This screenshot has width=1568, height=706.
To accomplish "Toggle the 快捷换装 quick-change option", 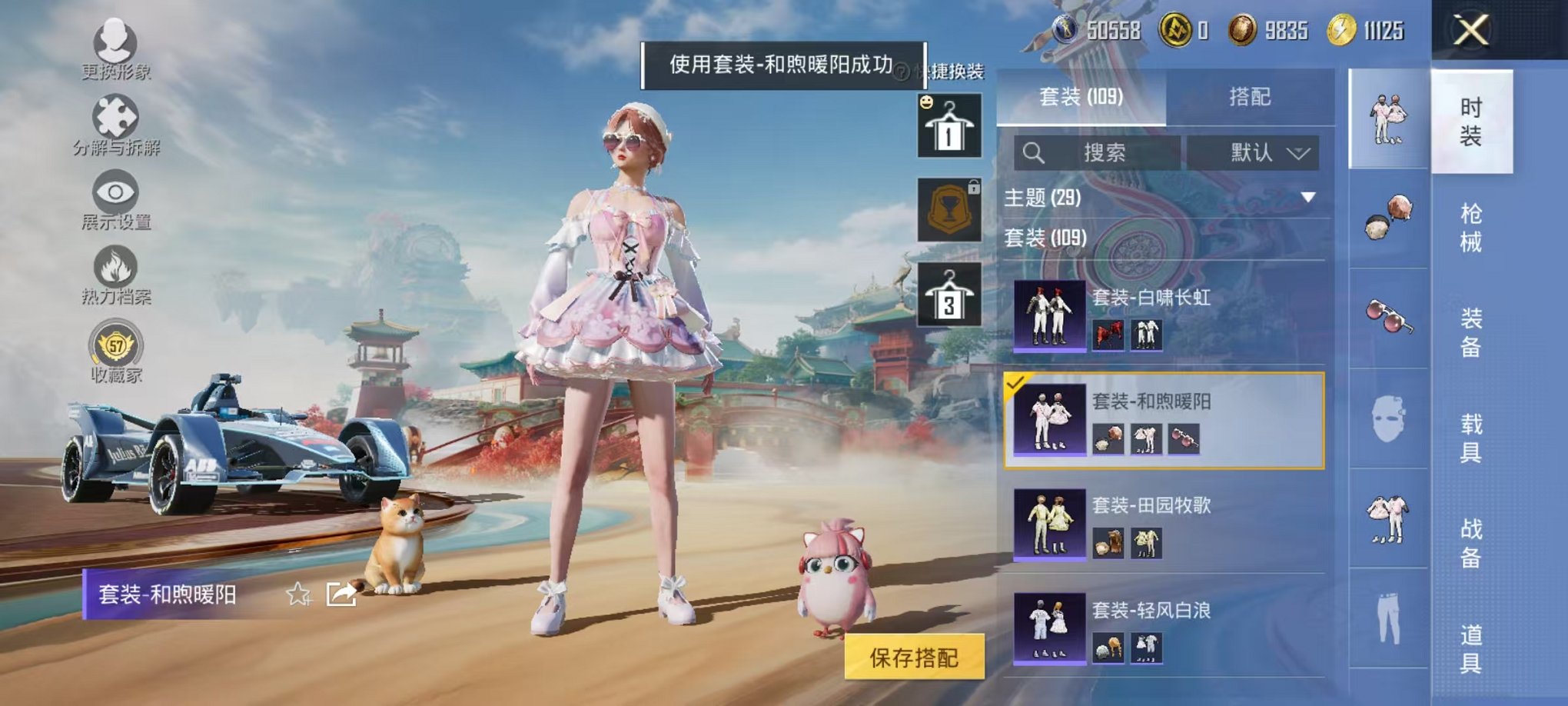I will pos(955,68).
